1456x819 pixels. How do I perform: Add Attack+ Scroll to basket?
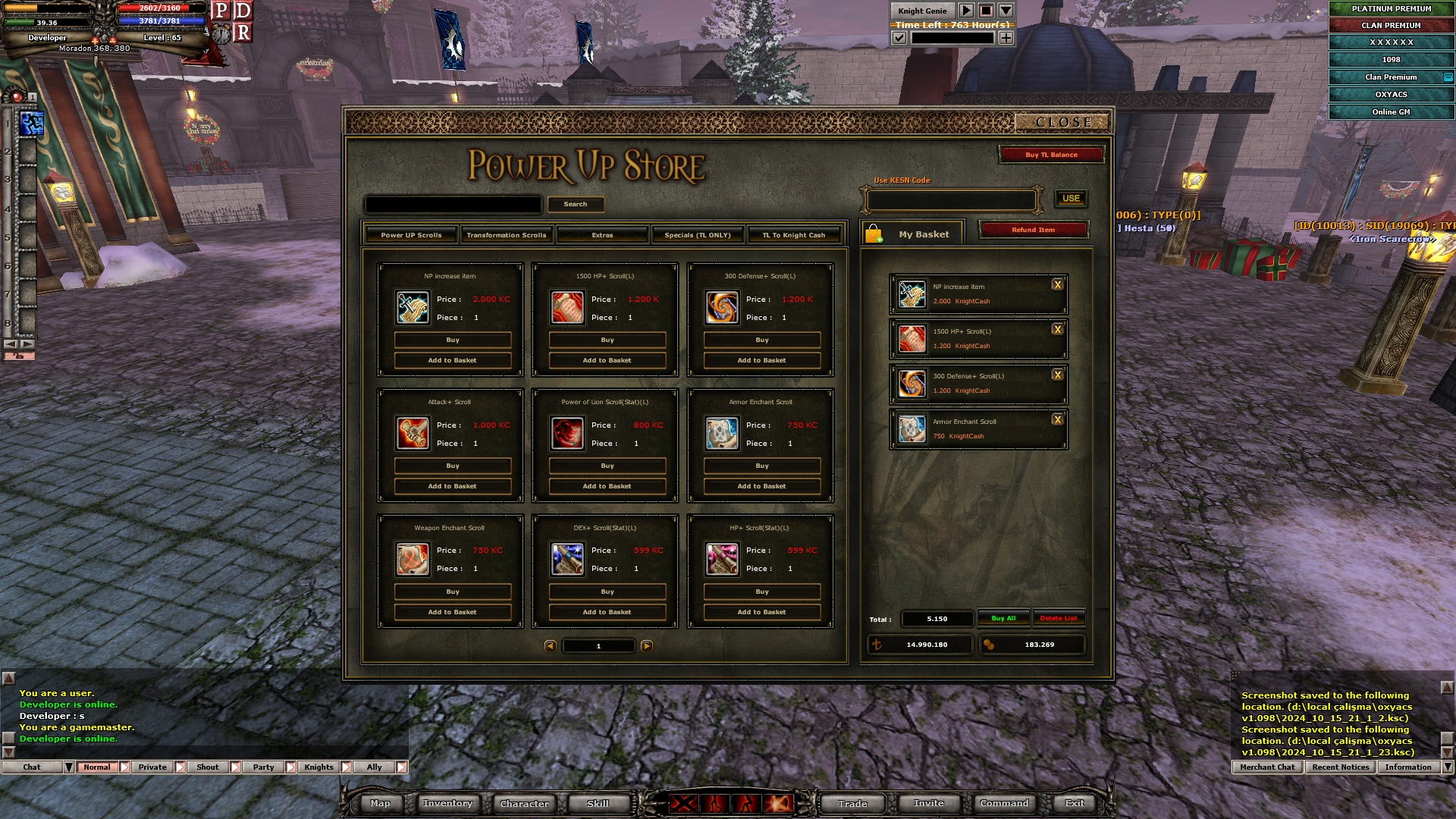click(x=453, y=487)
